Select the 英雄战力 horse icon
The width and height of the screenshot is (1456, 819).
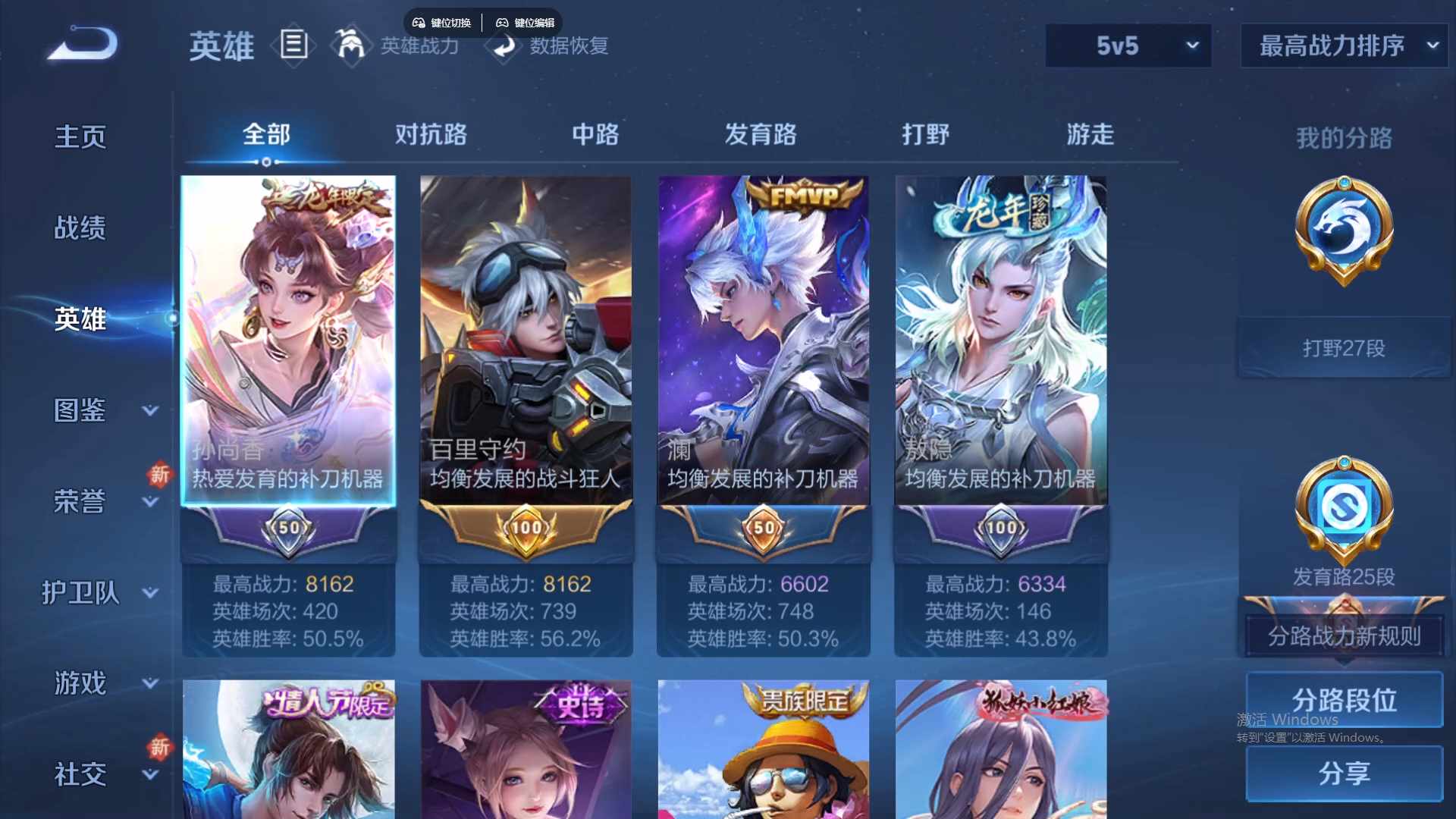(x=351, y=45)
